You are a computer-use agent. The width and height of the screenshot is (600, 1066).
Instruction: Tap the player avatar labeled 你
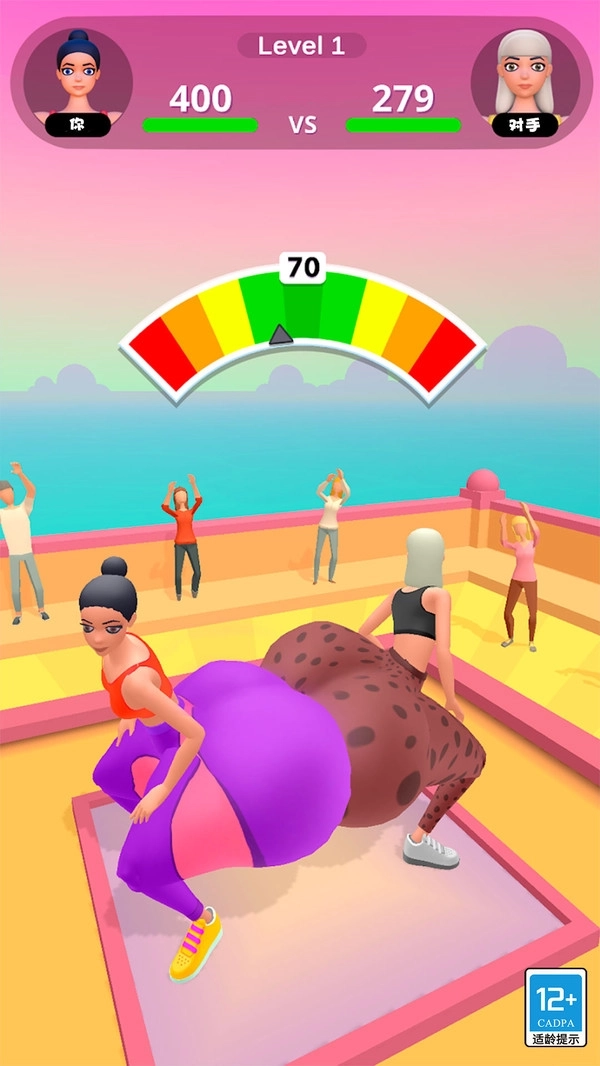(x=78, y=78)
